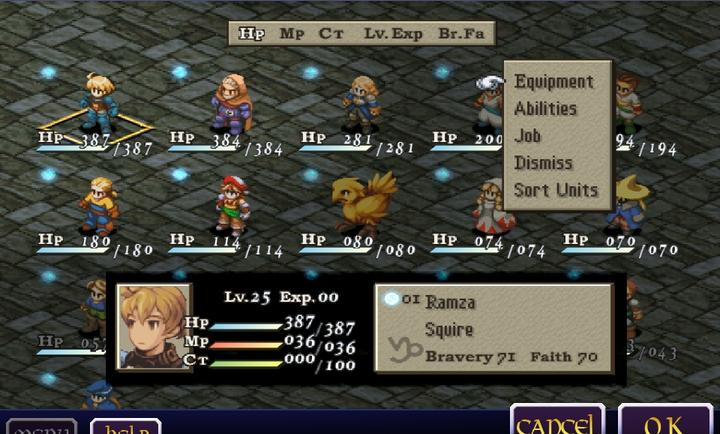Select the red-hat unit with 114 HP
Viewport: 720px width, 434px height.
[x=231, y=203]
